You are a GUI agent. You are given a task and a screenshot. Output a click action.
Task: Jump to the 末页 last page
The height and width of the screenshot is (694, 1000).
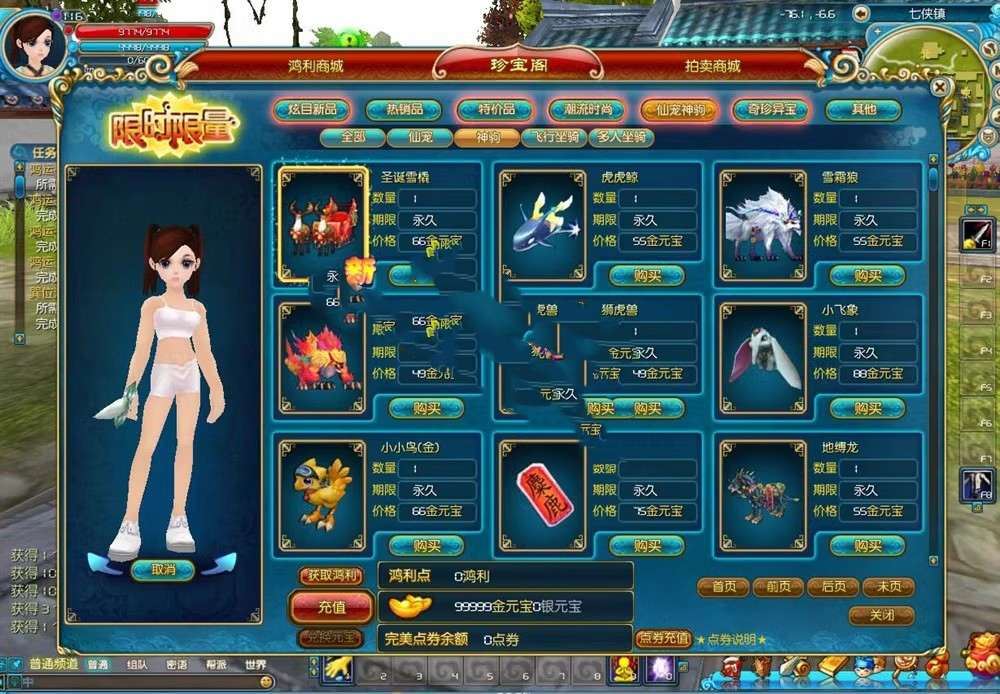[887, 587]
